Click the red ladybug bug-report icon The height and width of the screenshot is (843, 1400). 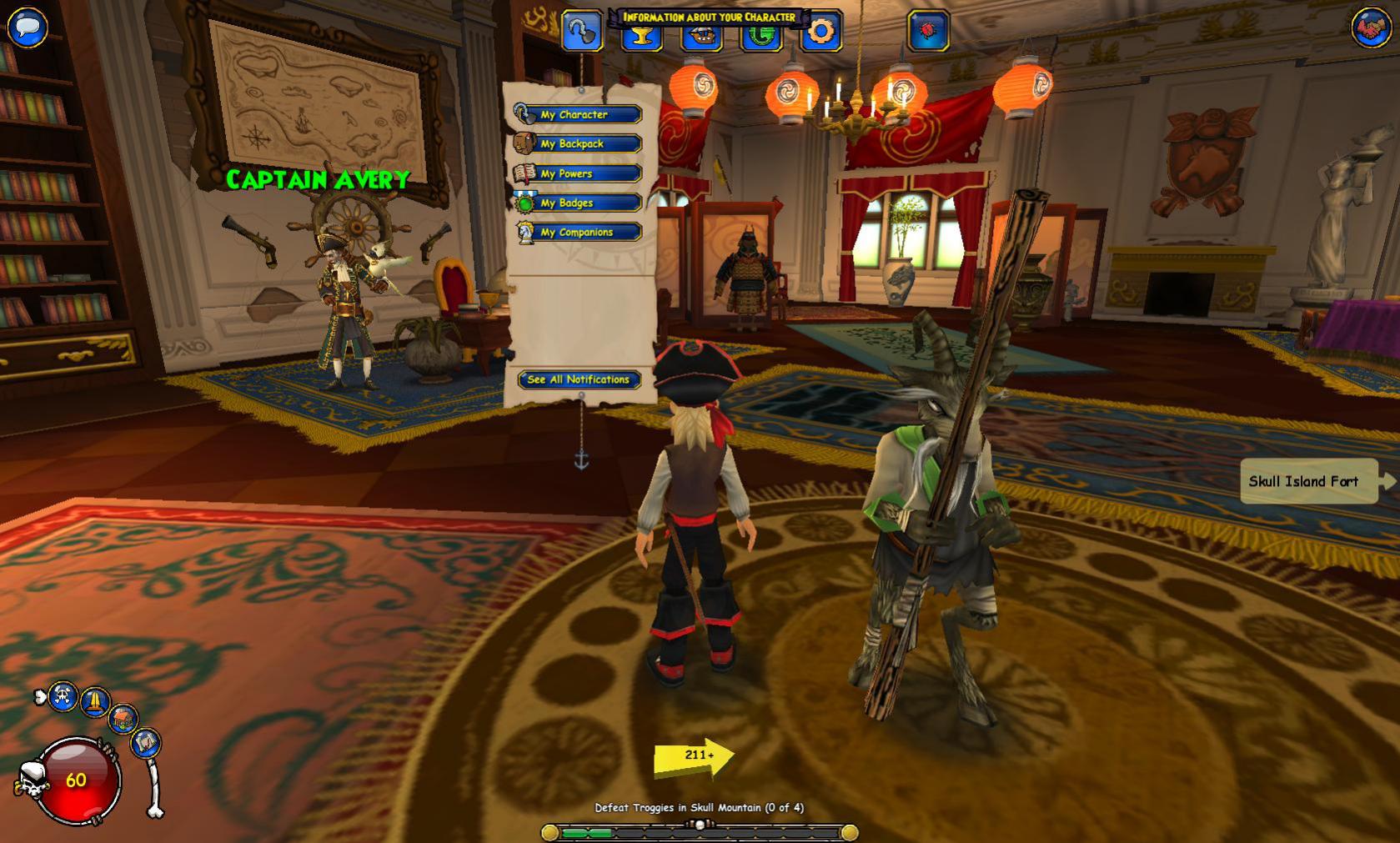click(x=928, y=32)
